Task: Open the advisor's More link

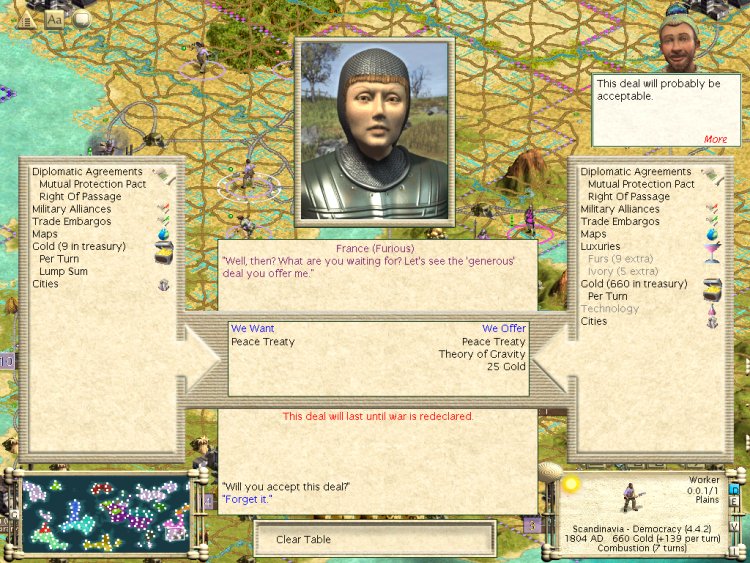Action: (x=715, y=139)
